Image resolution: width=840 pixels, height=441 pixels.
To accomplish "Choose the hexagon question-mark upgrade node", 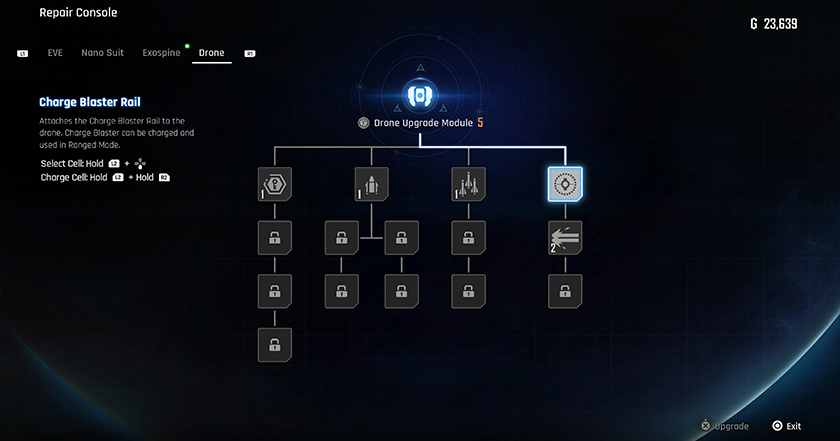I will tap(274, 184).
